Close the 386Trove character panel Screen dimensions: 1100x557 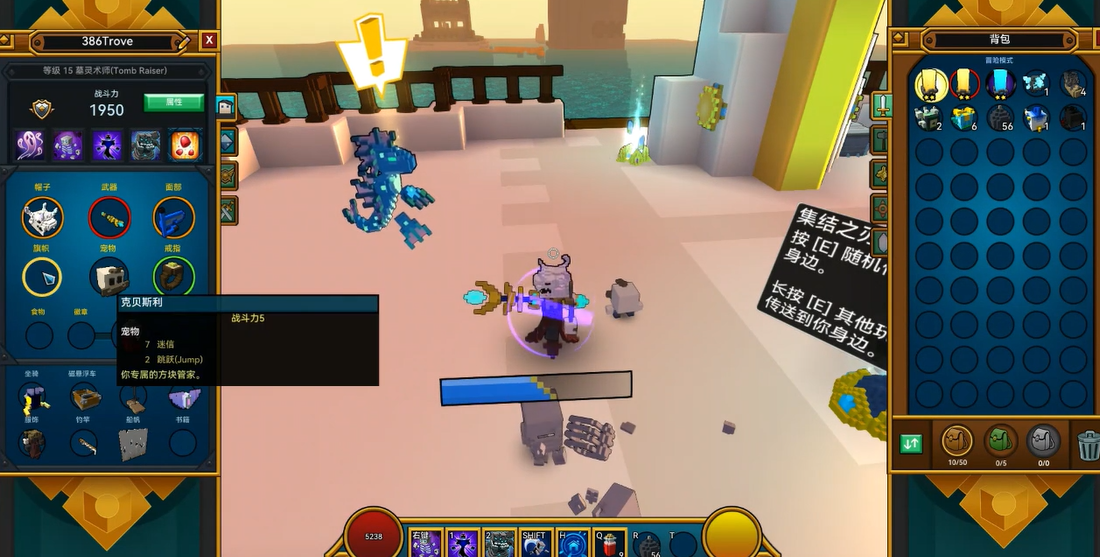pyautogui.click(x=208, y=41)
